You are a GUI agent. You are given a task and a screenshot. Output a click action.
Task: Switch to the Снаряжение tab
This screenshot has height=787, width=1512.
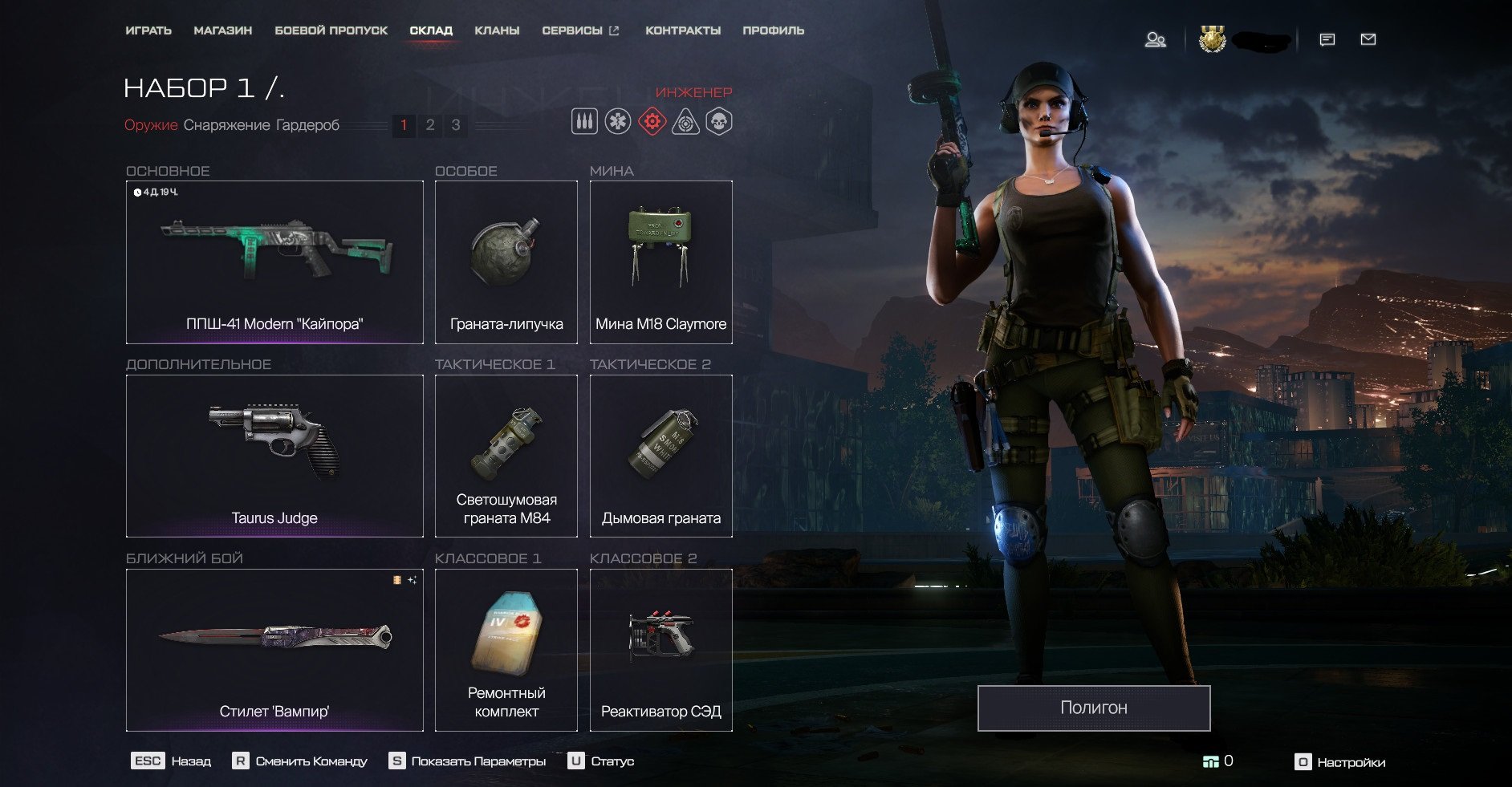coord(226,125)
